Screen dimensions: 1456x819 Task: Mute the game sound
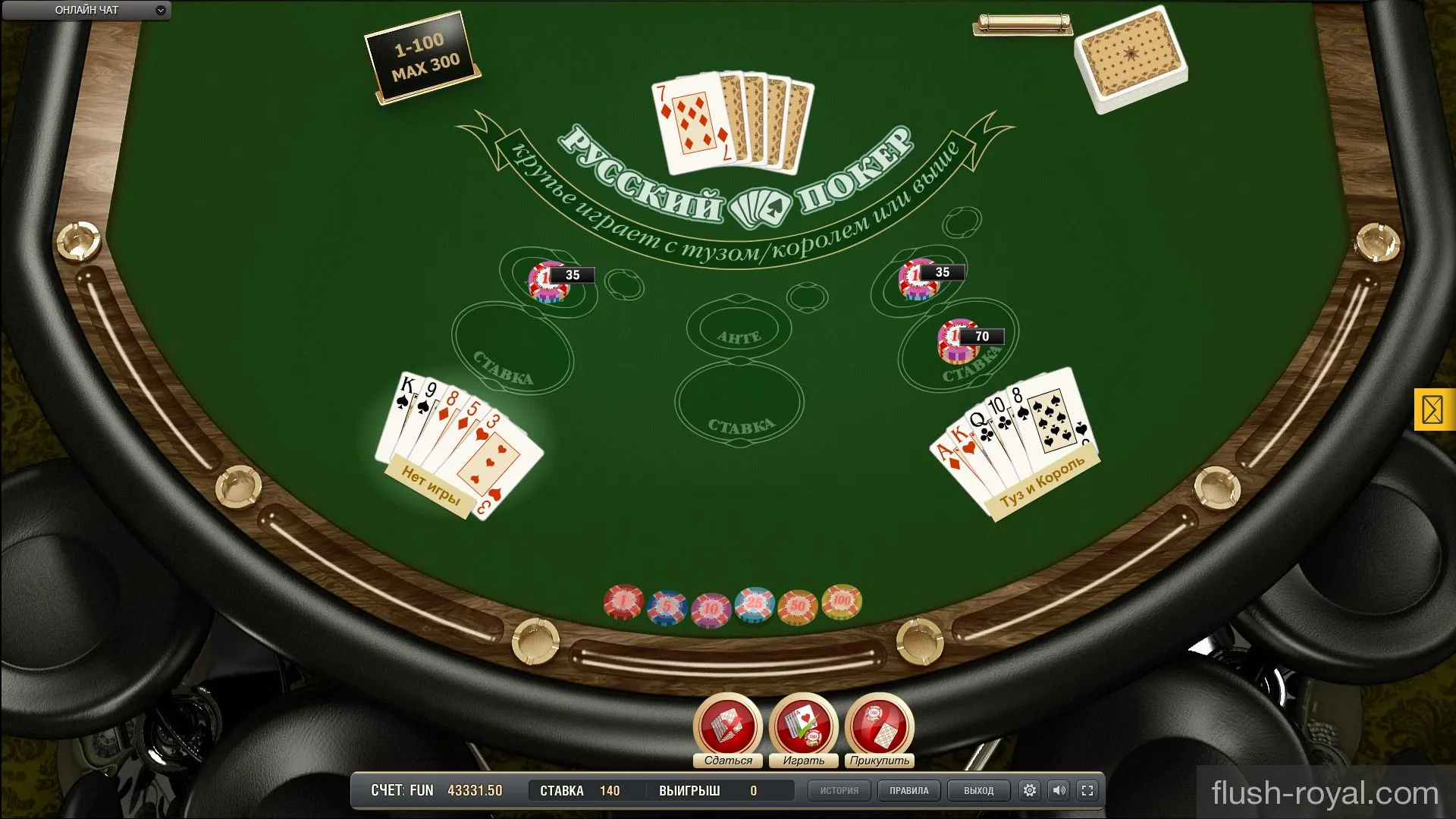click(1059, 790)
